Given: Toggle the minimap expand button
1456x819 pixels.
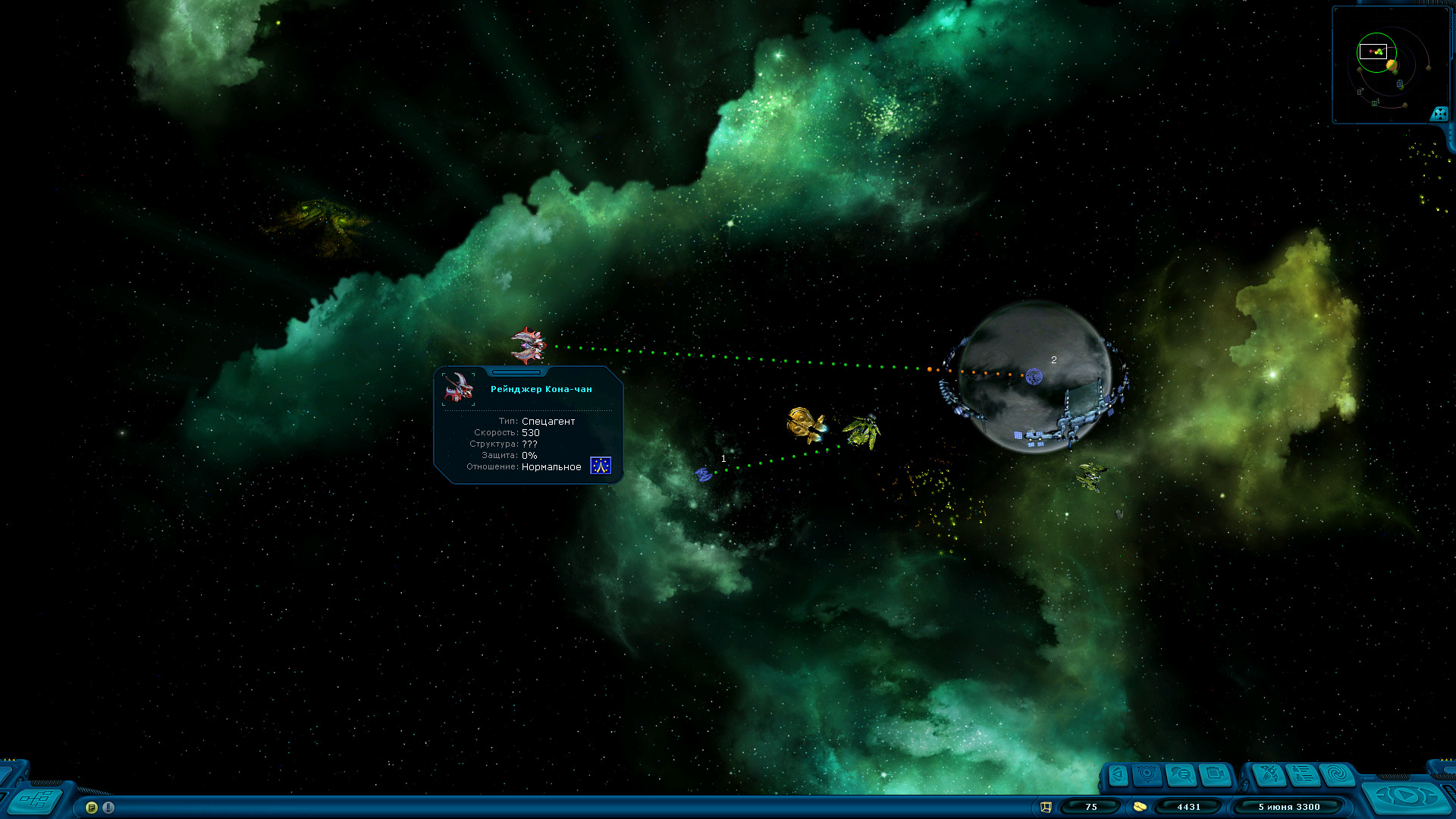Looking at the screenshot, I should (1439, 114).
